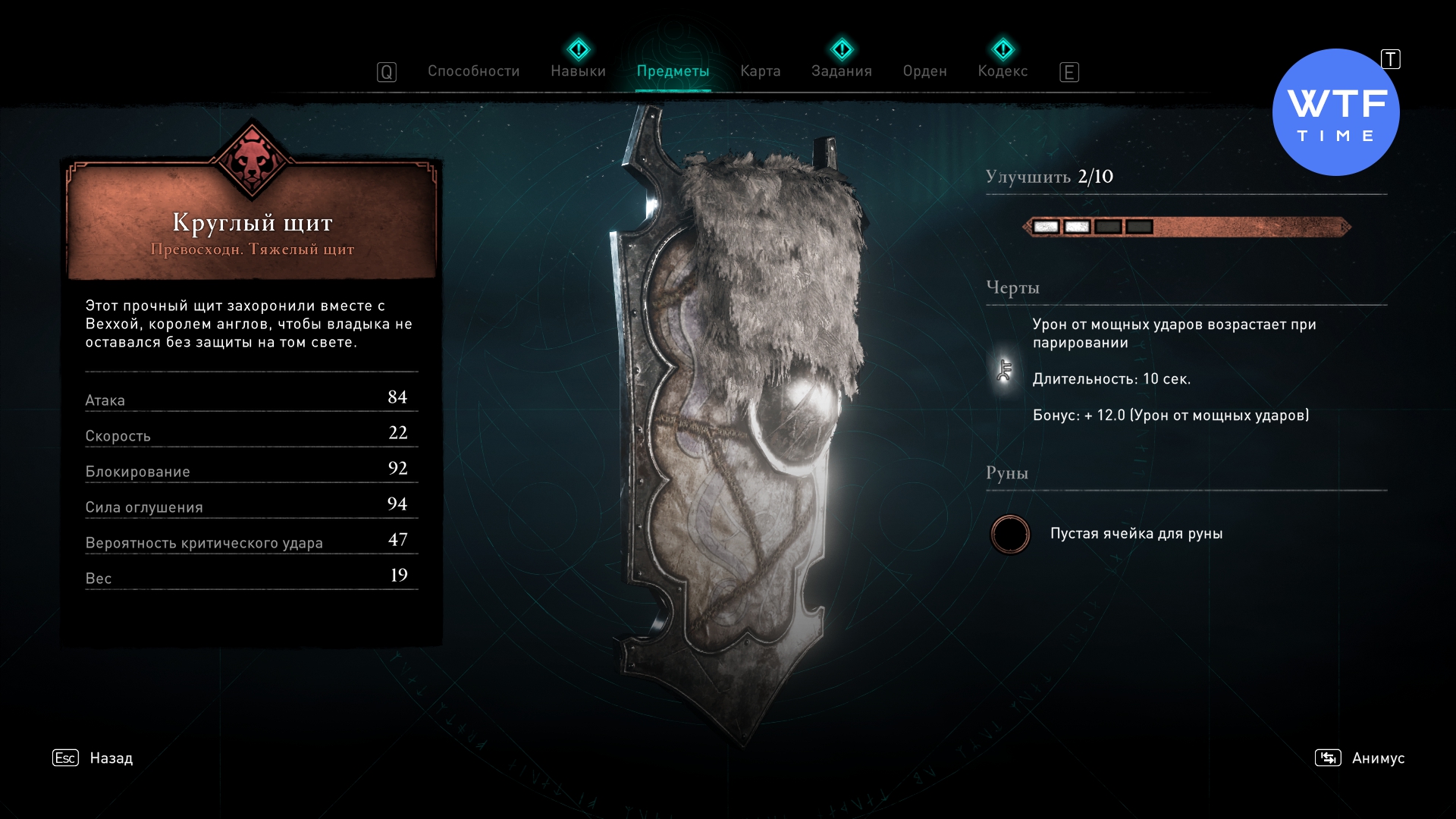Viewport: 1456px width, 819px height.
Task: Show the Карта tab
Action: click(x=760, y=71)
